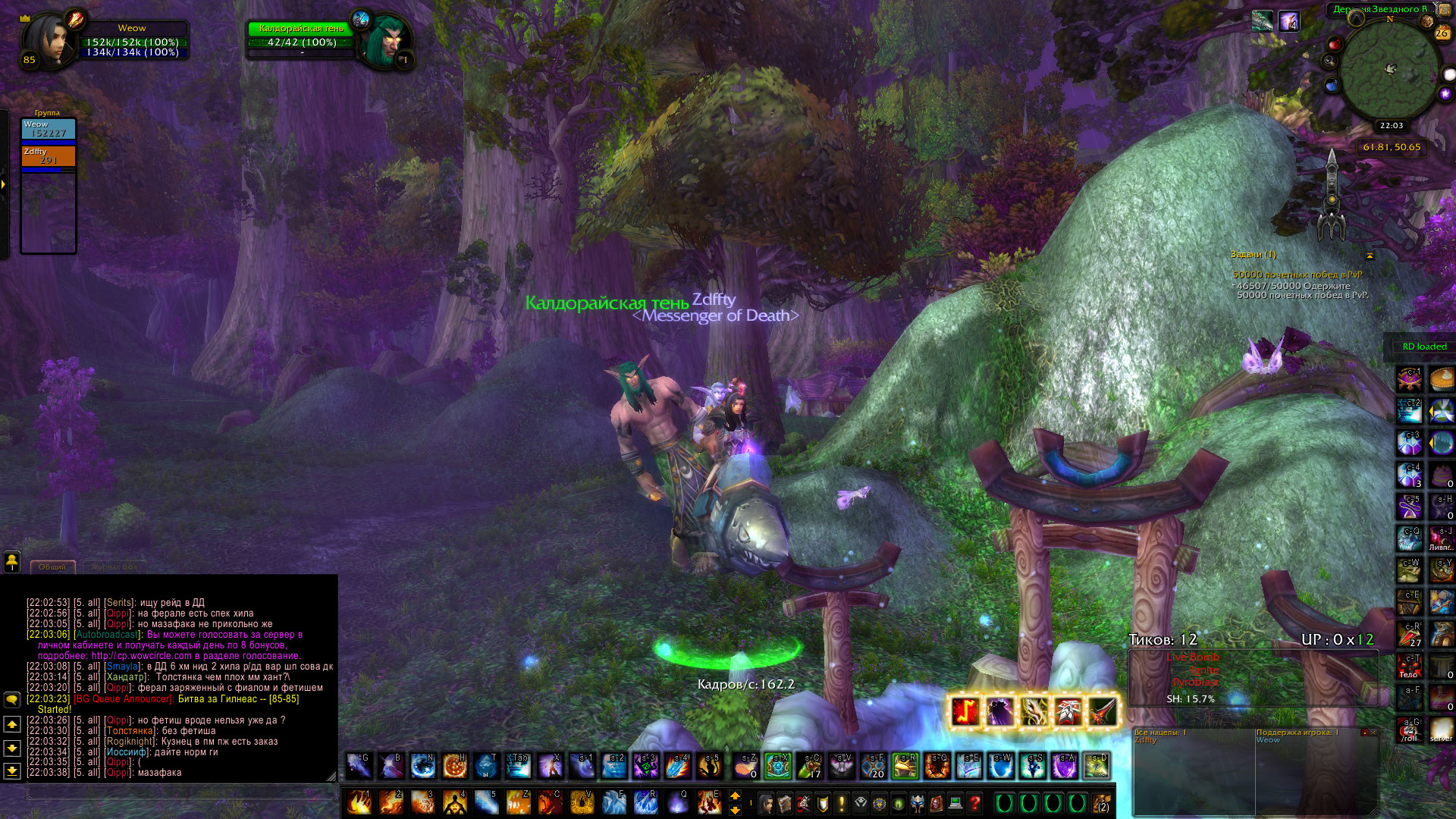
Task: Click the 50000 PvP wins objective tracker entry
Action: 1297,275
